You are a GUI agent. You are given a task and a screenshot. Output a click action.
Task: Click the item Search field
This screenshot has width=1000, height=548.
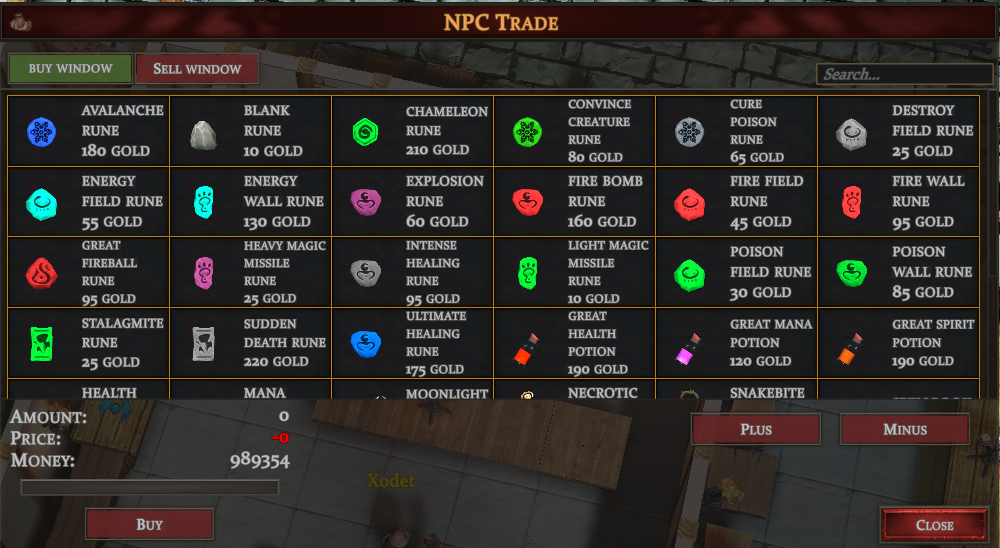[x=903, y=74]
